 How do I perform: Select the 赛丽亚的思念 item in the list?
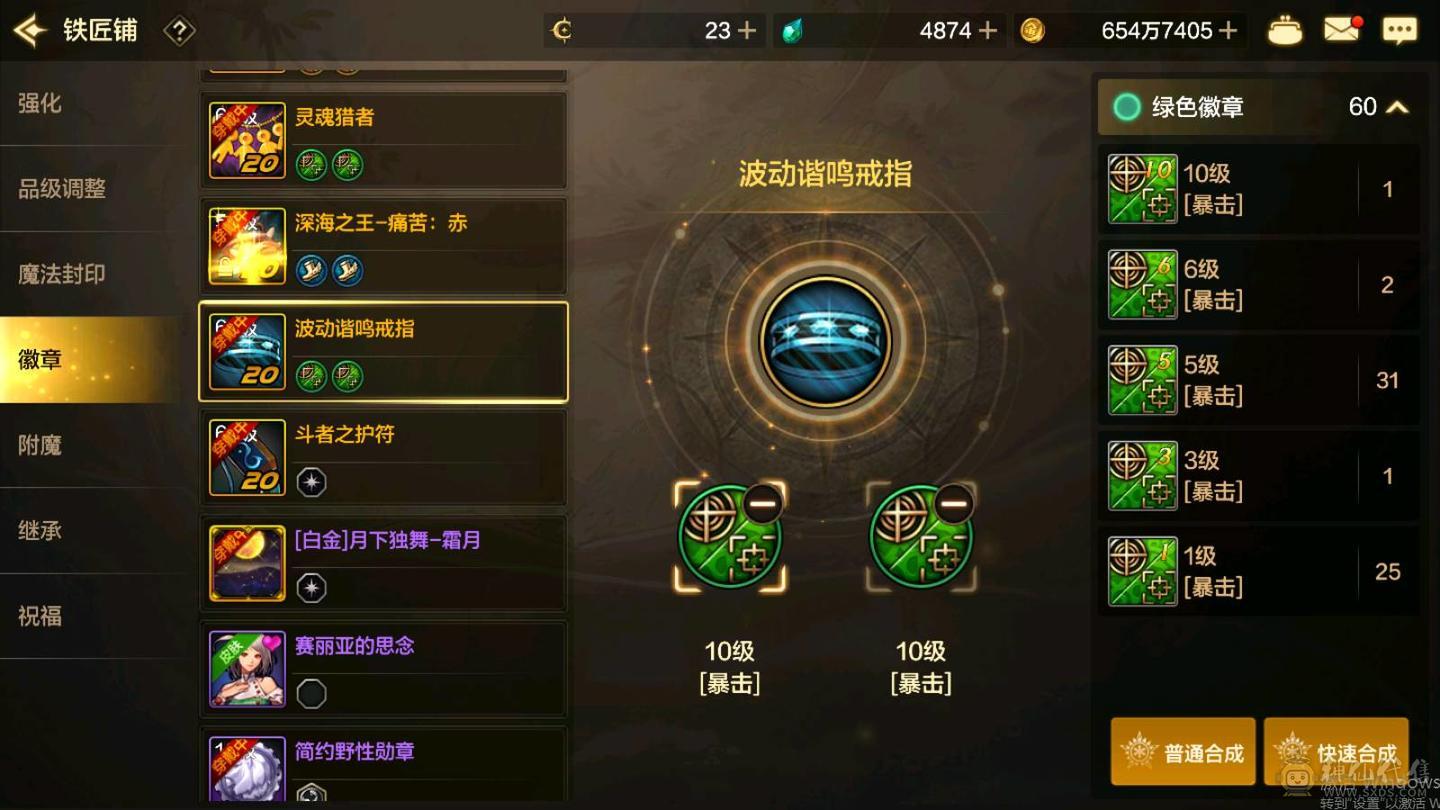click(384, 667)
